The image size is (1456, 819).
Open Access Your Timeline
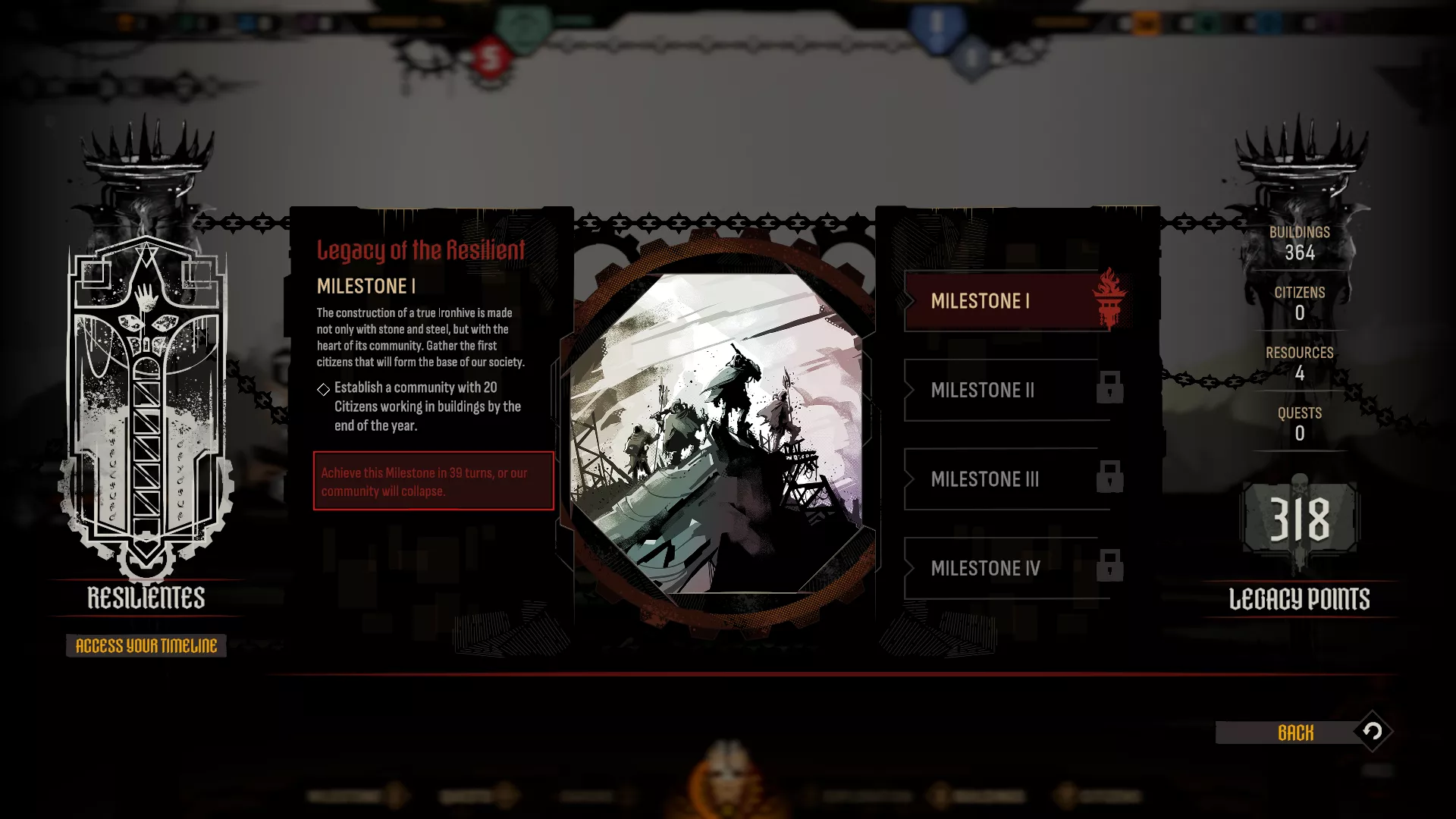coord(146,646)
